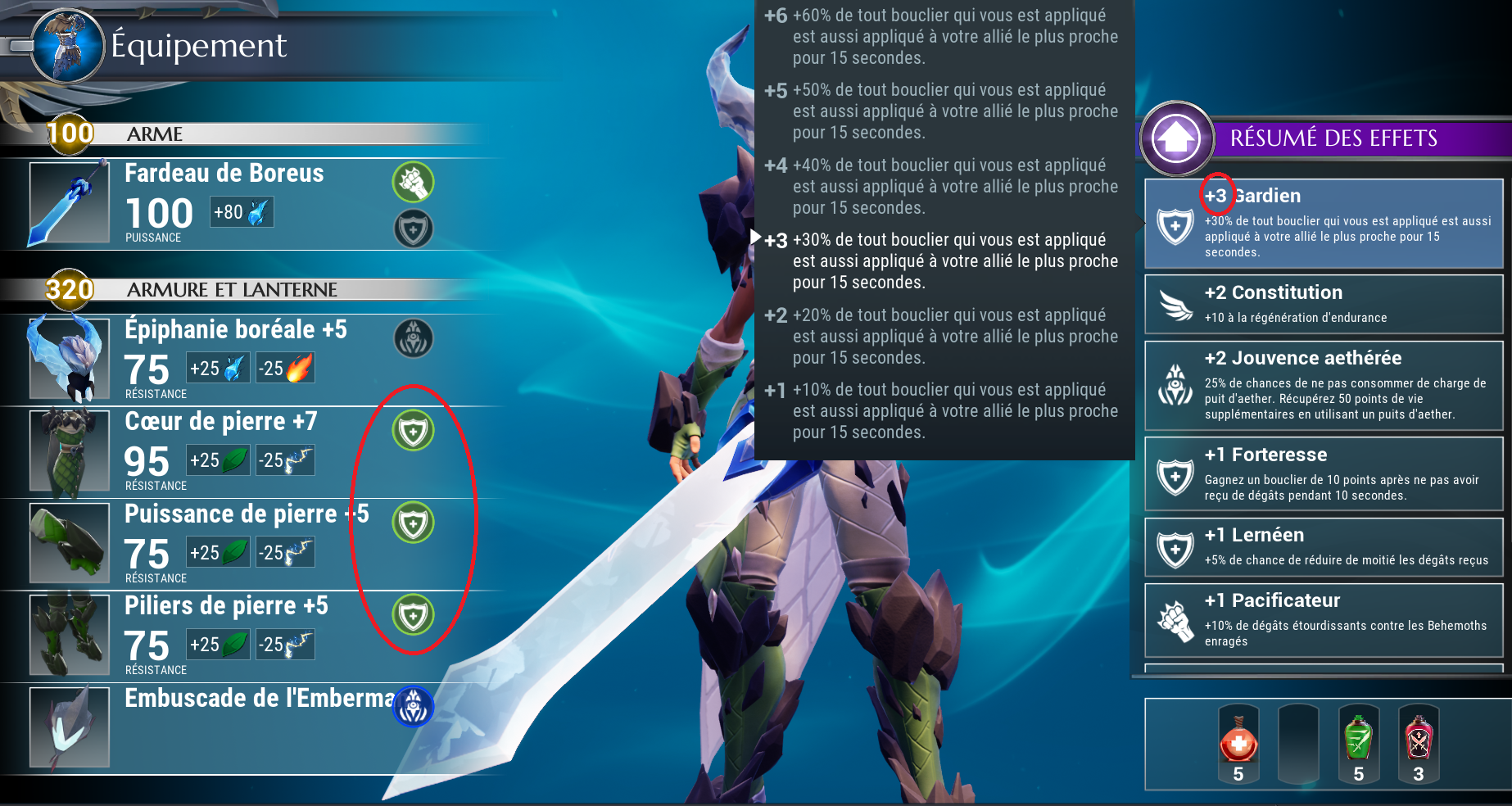
Task: Click the shield perk icon on Piliers de pierre
Action: tap(414, 614)
